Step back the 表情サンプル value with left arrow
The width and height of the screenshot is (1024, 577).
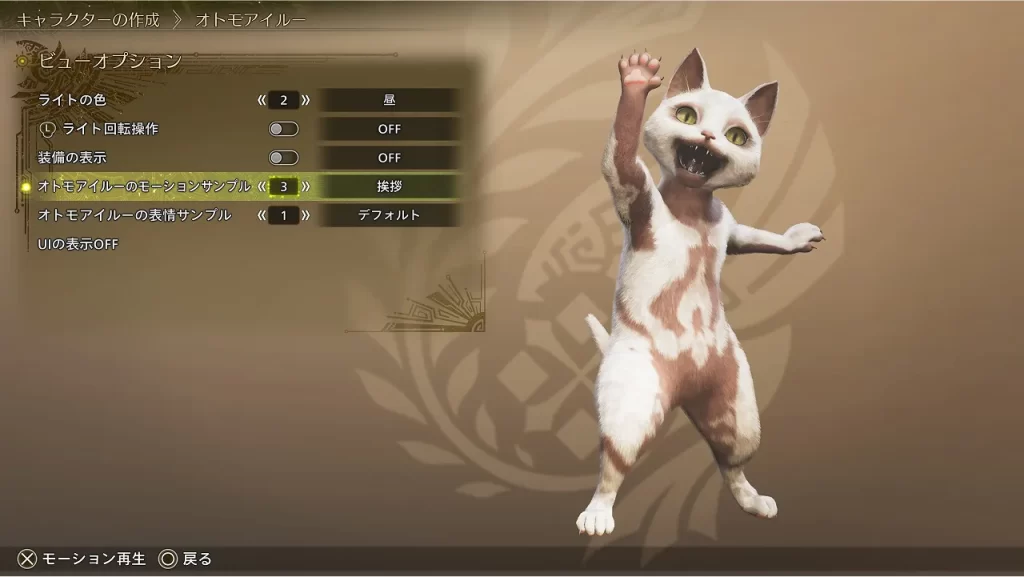point(262,215)
